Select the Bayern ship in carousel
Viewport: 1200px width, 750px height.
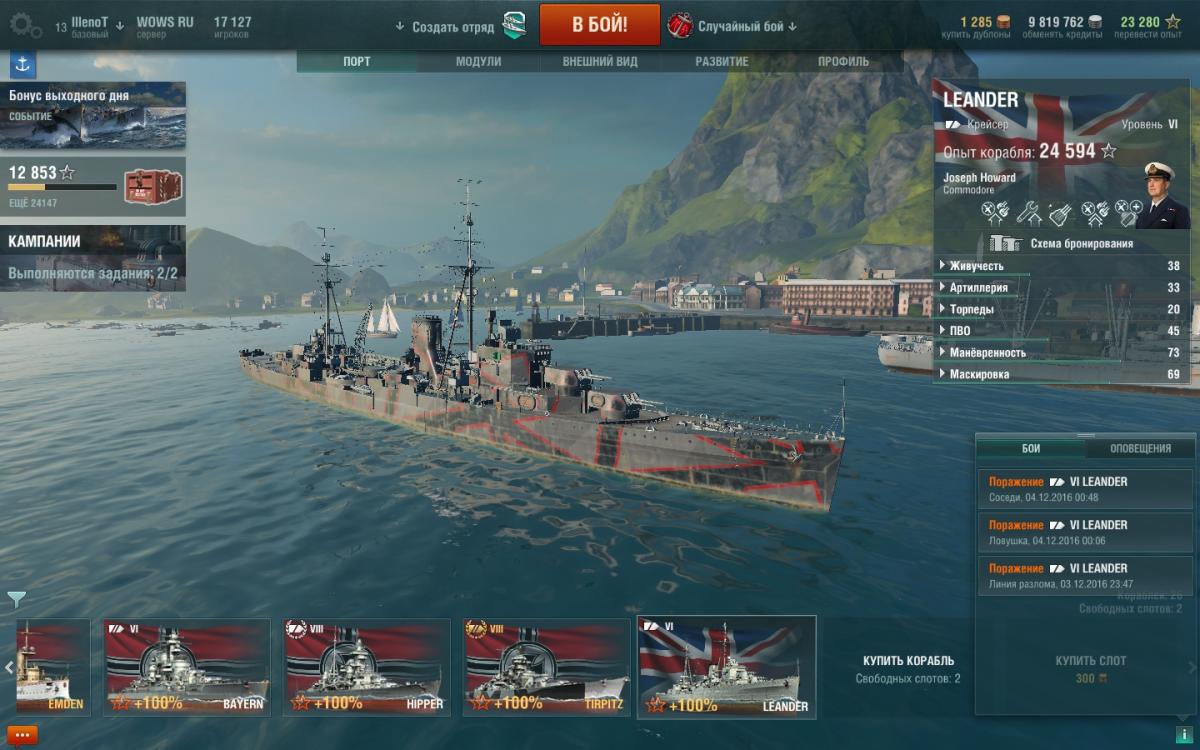(187, 667)
